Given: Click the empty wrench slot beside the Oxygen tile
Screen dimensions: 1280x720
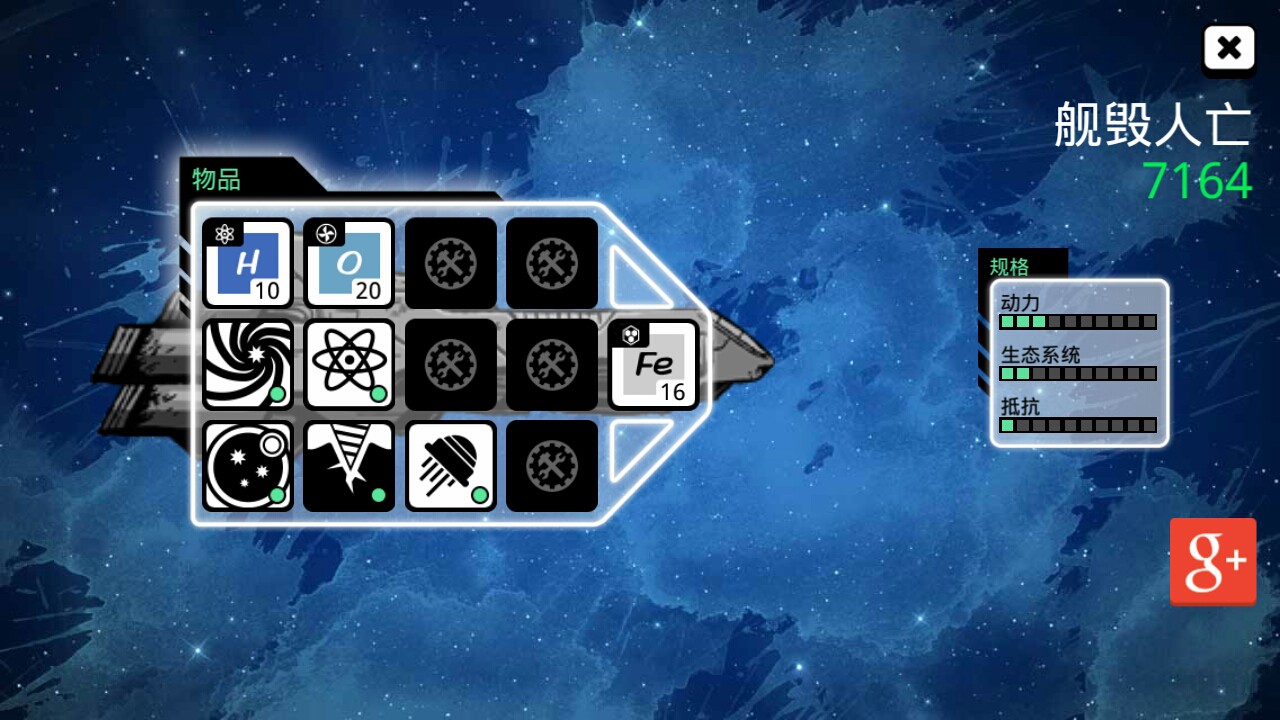Looking at the screenshot, I should tap(450, 264).
